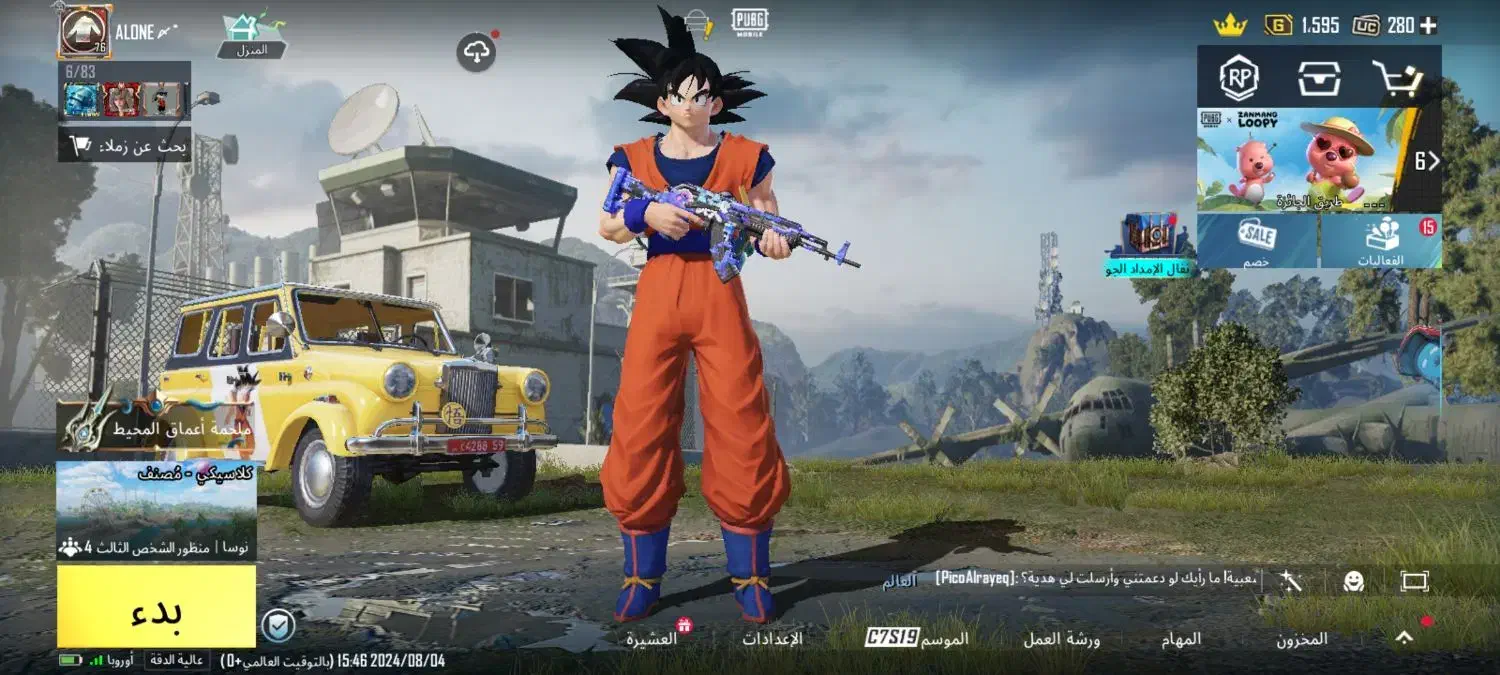Open the Workshop (ورشة العمل) tab
Viewport: 1500px width, 675px height.
pos(1061,639)
